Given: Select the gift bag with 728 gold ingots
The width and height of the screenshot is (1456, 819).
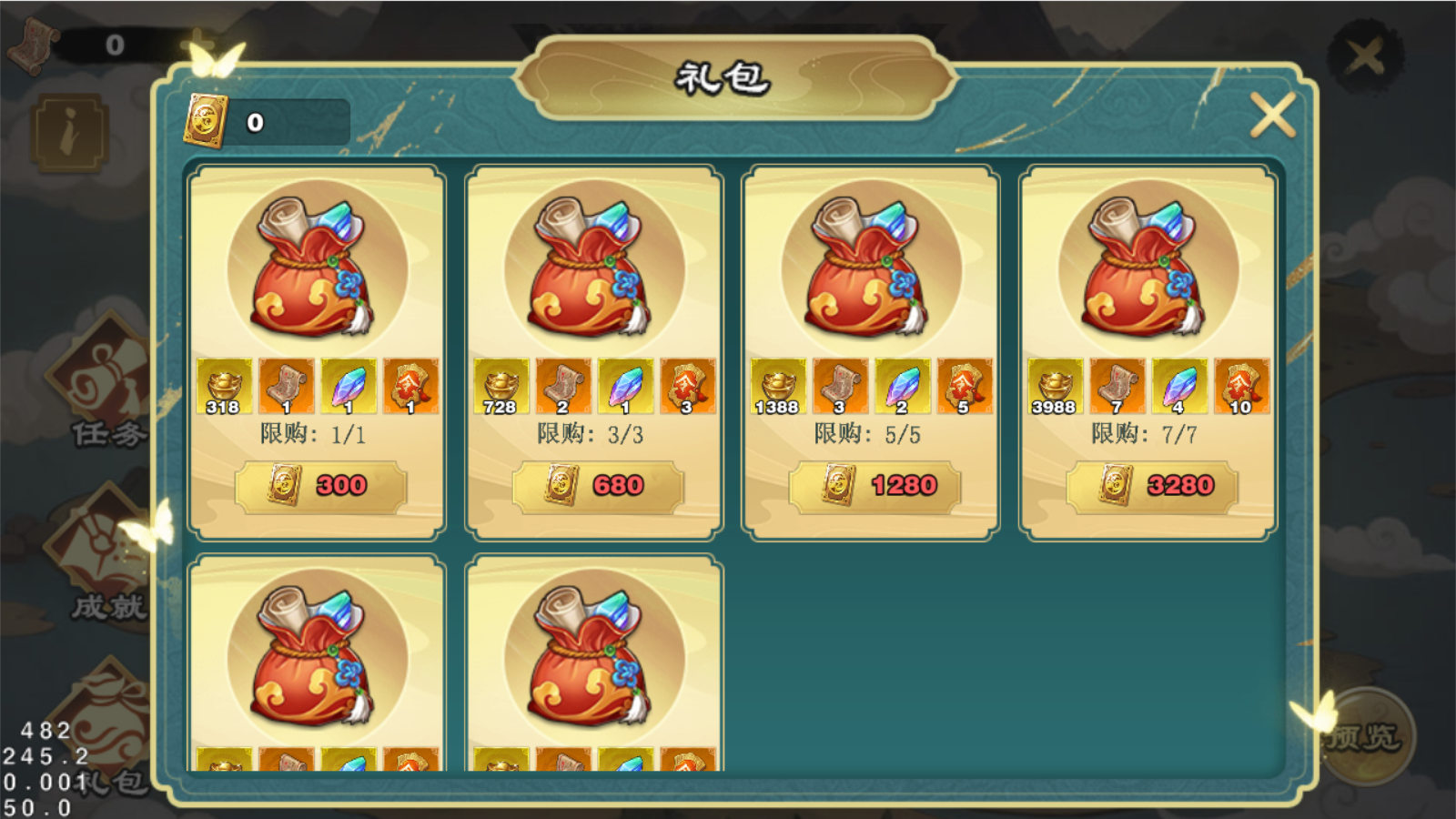Looking at the screenshot, I should [x=593, y=269].
